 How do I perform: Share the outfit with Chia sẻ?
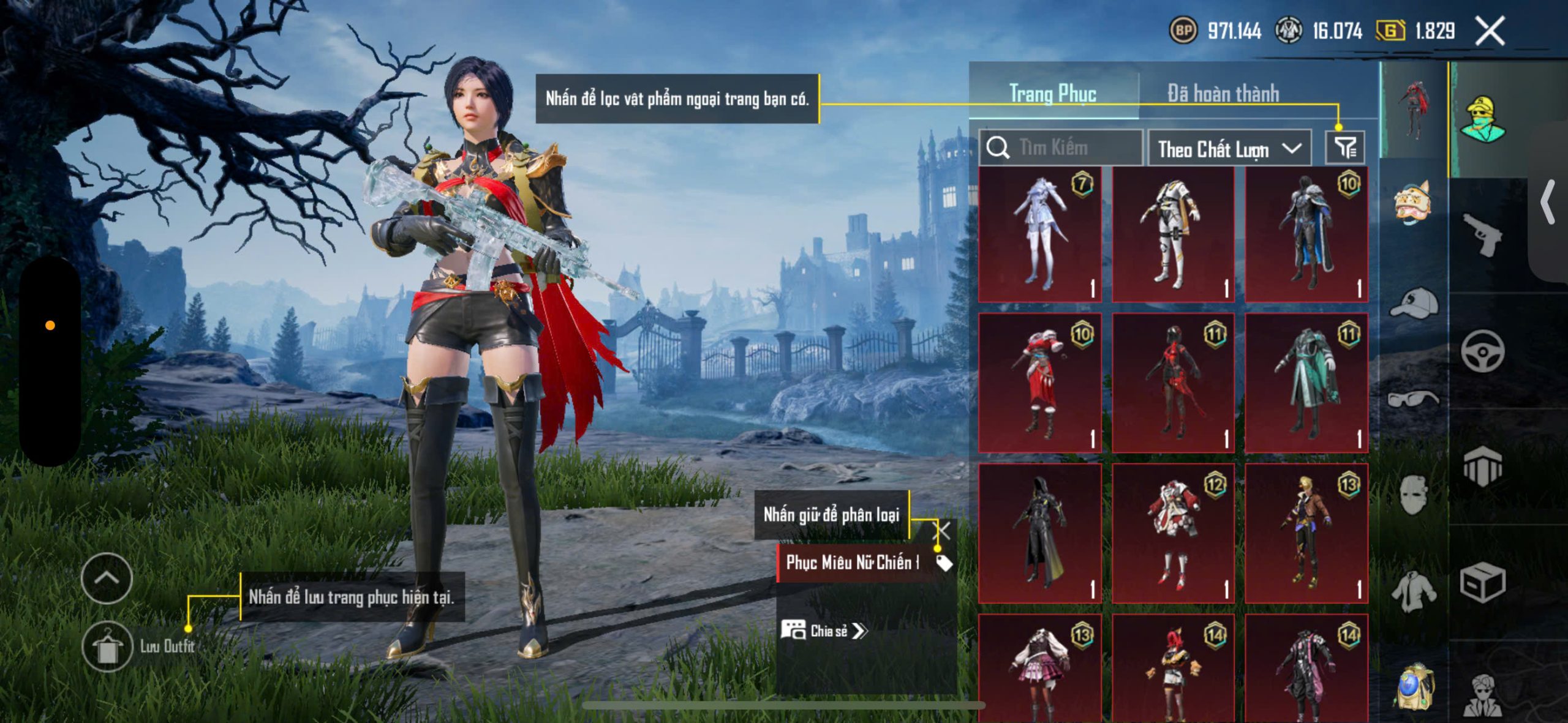825,631
